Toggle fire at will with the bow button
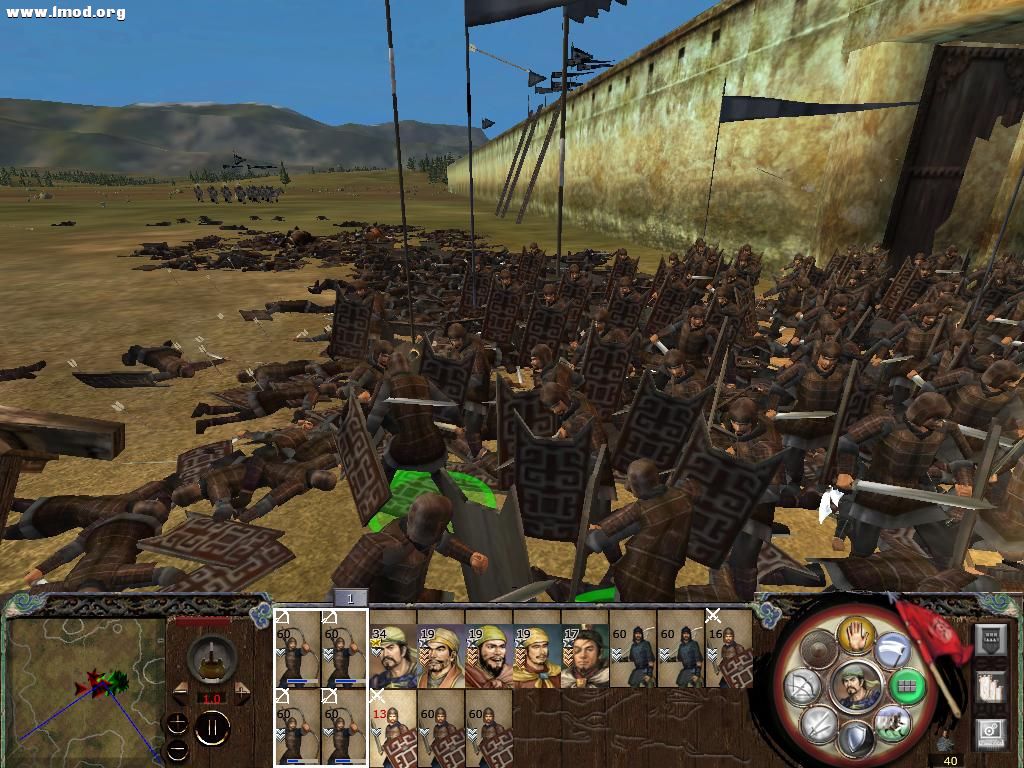The height and width of the screenshot is (768, 1024). pos(804,686)
